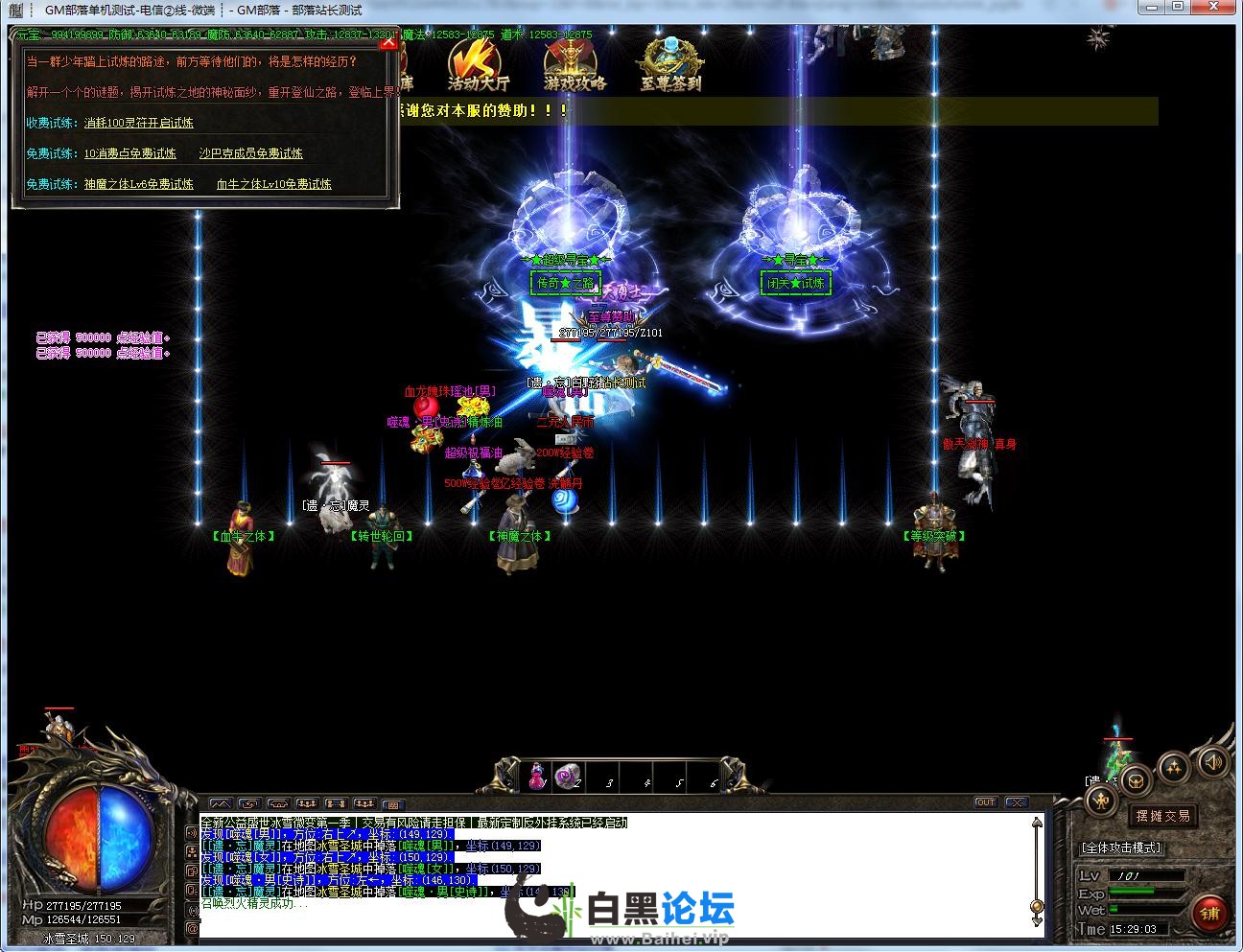Screen dimensions: 1243x952
Task: Toggle the 全体攻击模式 attack mode
Action: click(1120, 848)
